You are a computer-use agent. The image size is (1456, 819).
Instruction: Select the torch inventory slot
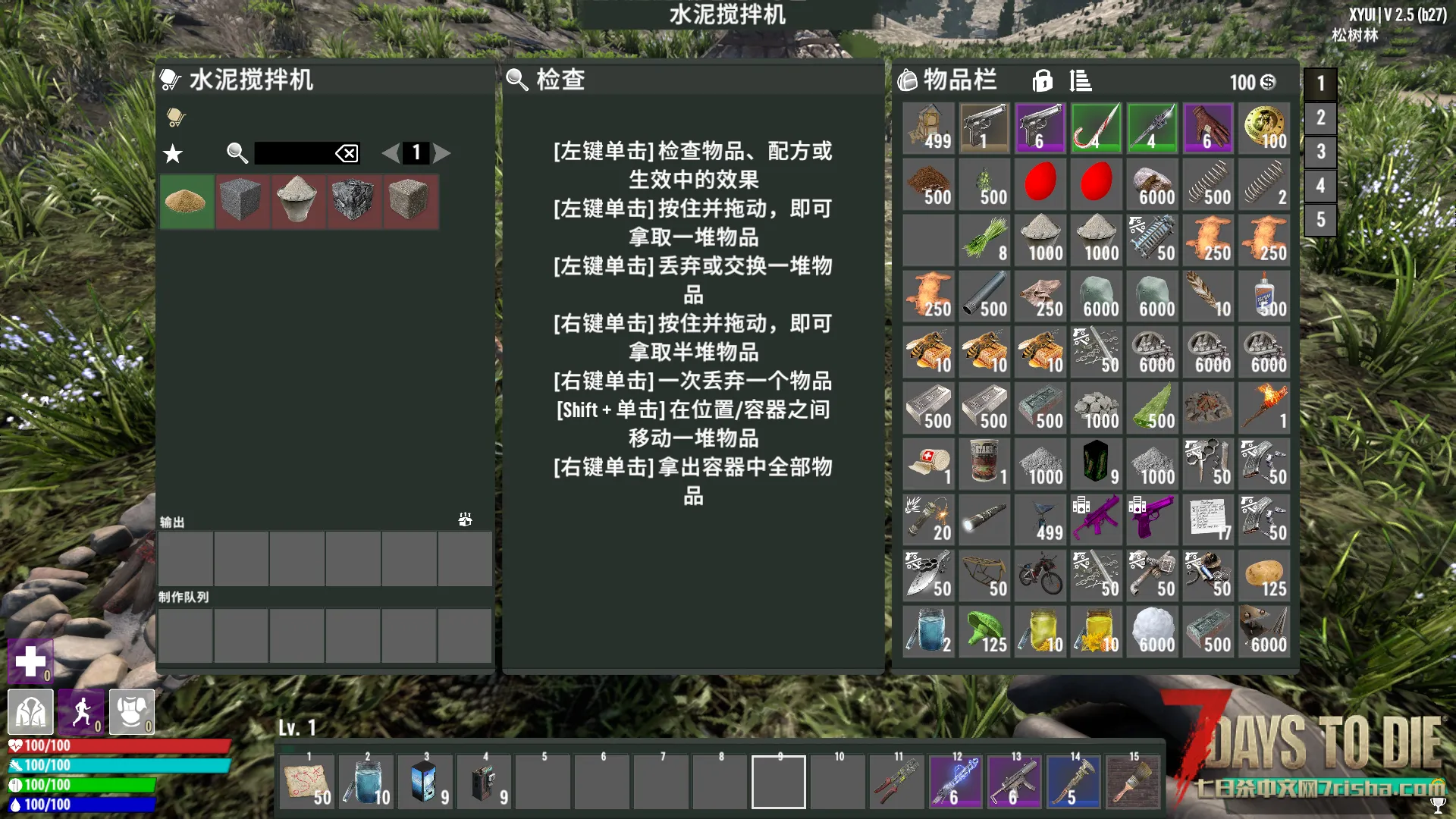1264,408
